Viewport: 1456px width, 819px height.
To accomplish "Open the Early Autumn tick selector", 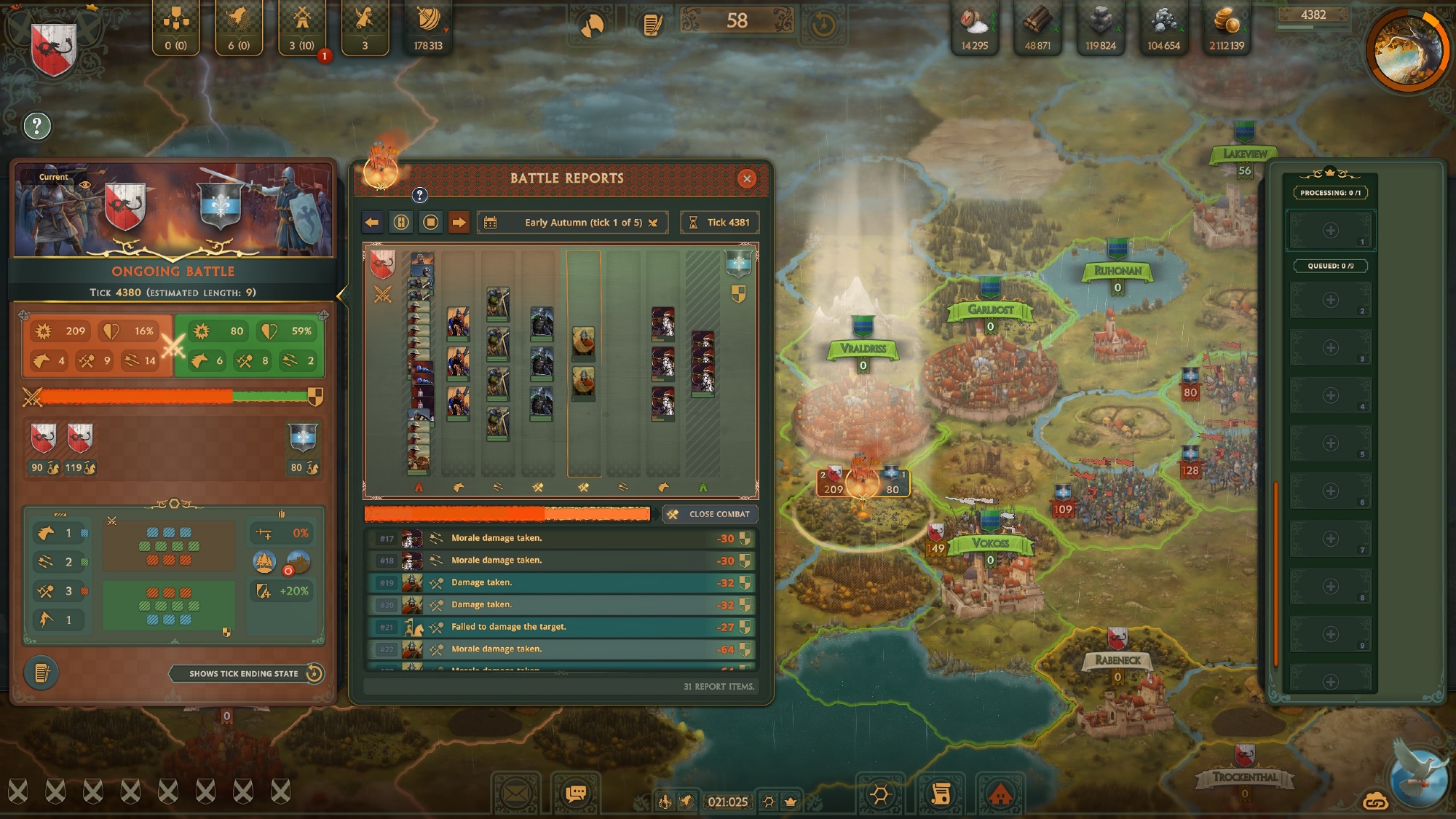I will [572, 223].
